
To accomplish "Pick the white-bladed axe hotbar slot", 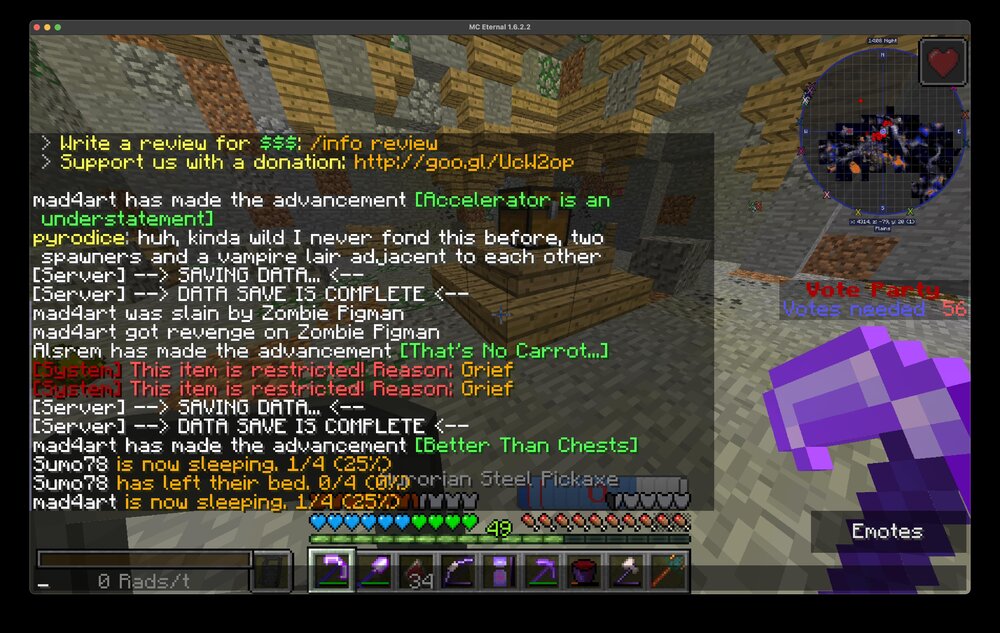I will click(625, 572).
